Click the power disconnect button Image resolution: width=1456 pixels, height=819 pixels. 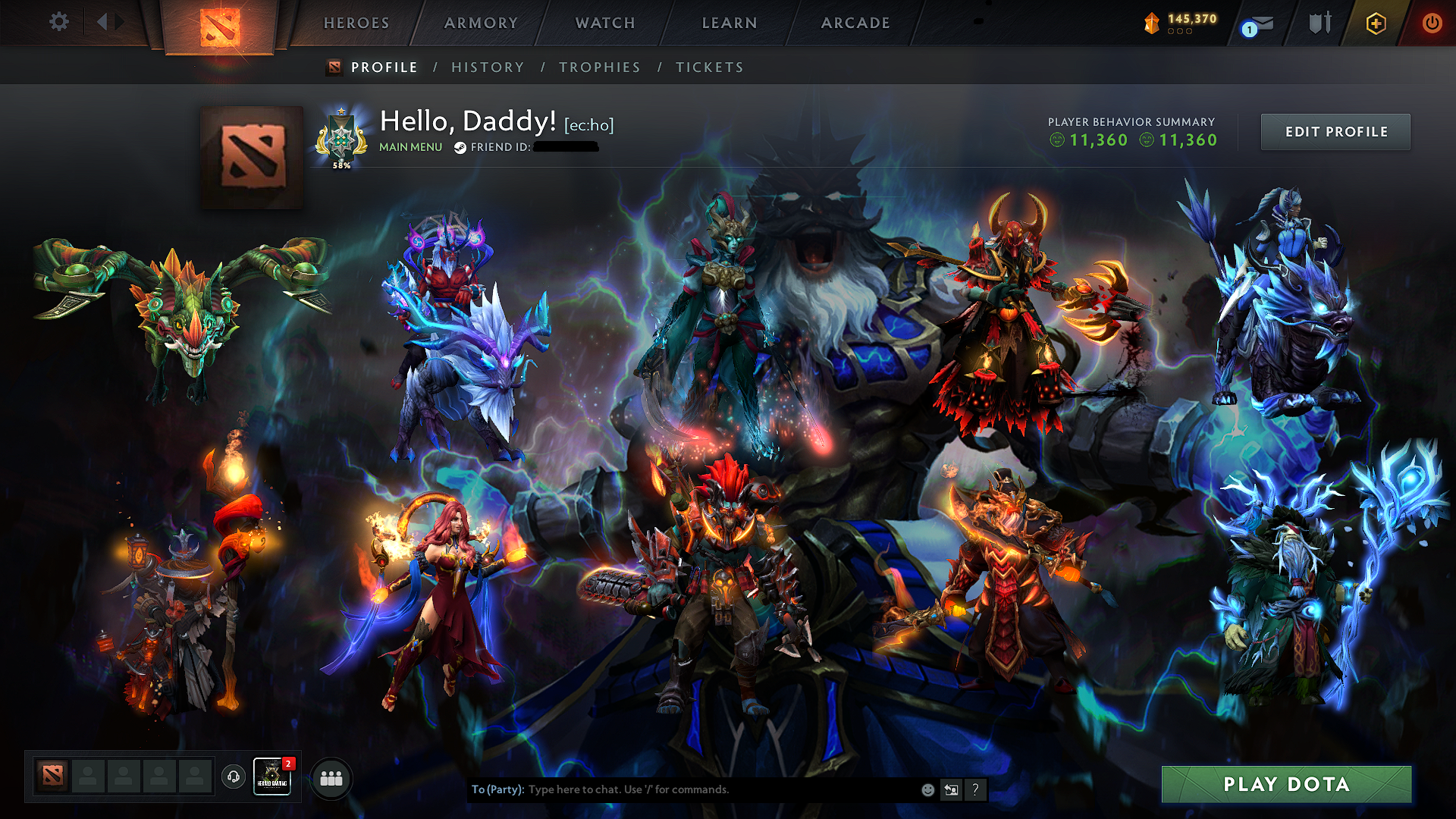click(1432, 23)
